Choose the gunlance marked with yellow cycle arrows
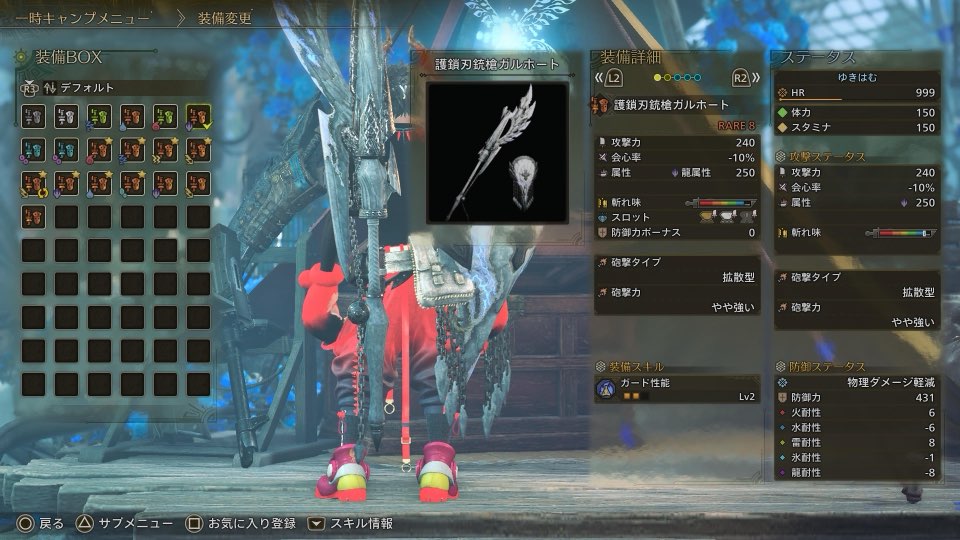This screenshot has height=540, width=960. 34,183
